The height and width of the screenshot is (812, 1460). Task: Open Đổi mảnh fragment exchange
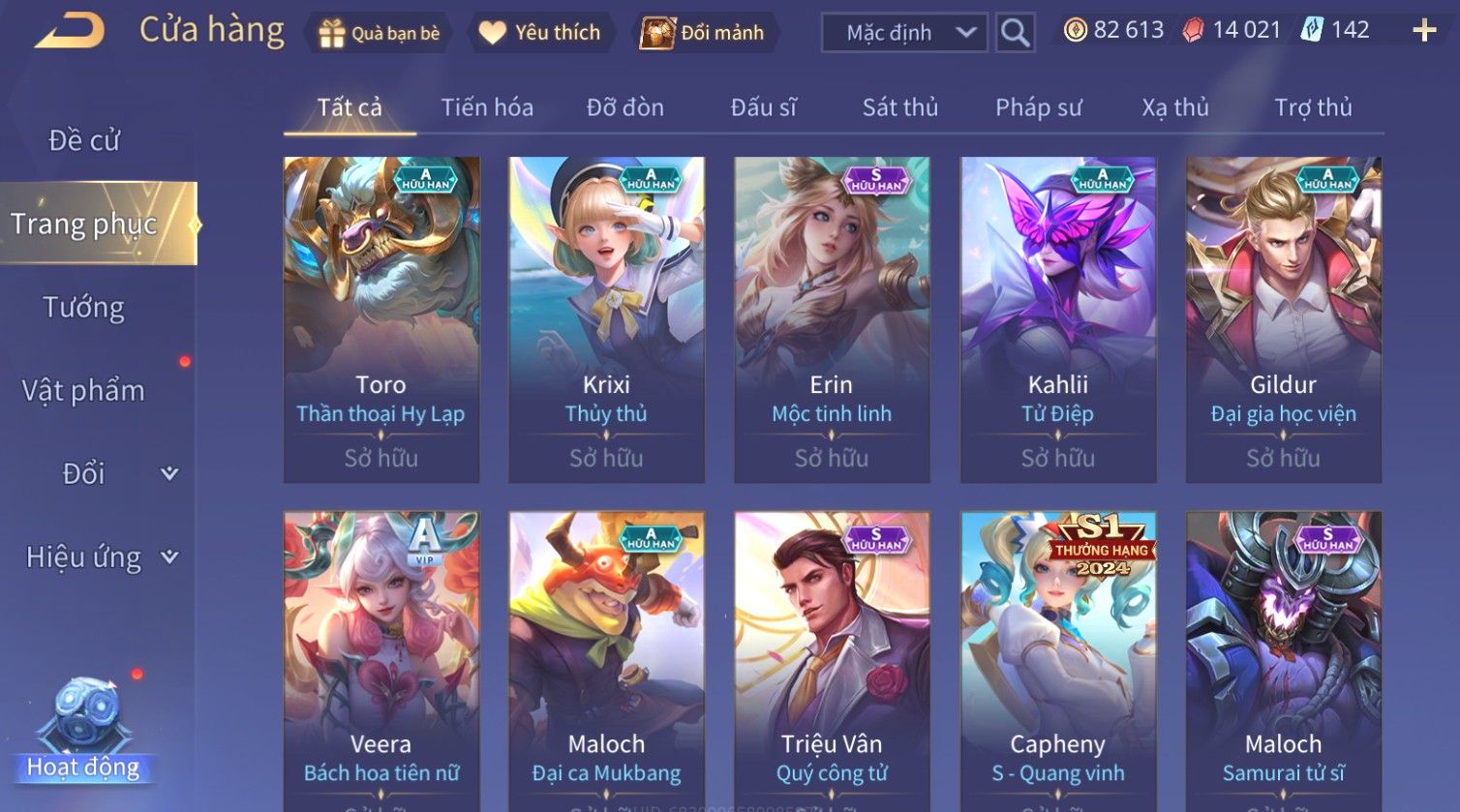(704, 33)
